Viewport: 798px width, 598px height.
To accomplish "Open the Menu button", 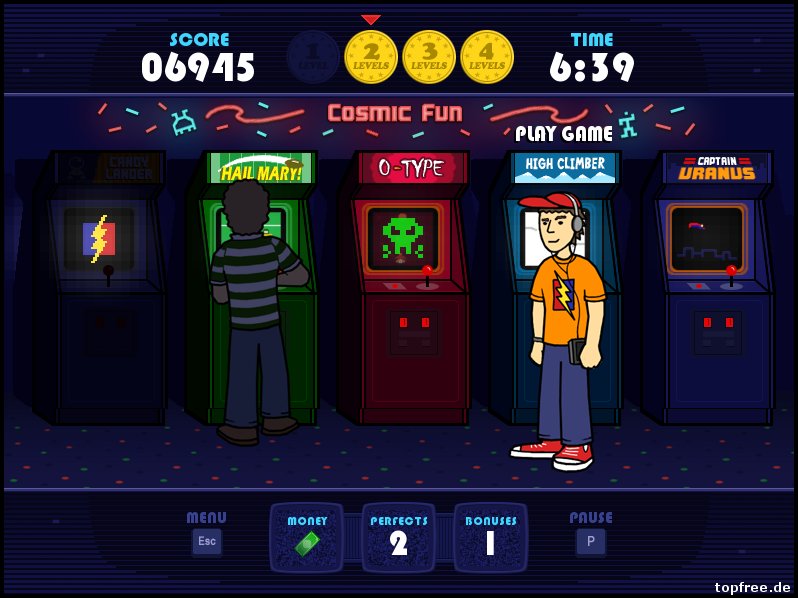I will [207, 541].
